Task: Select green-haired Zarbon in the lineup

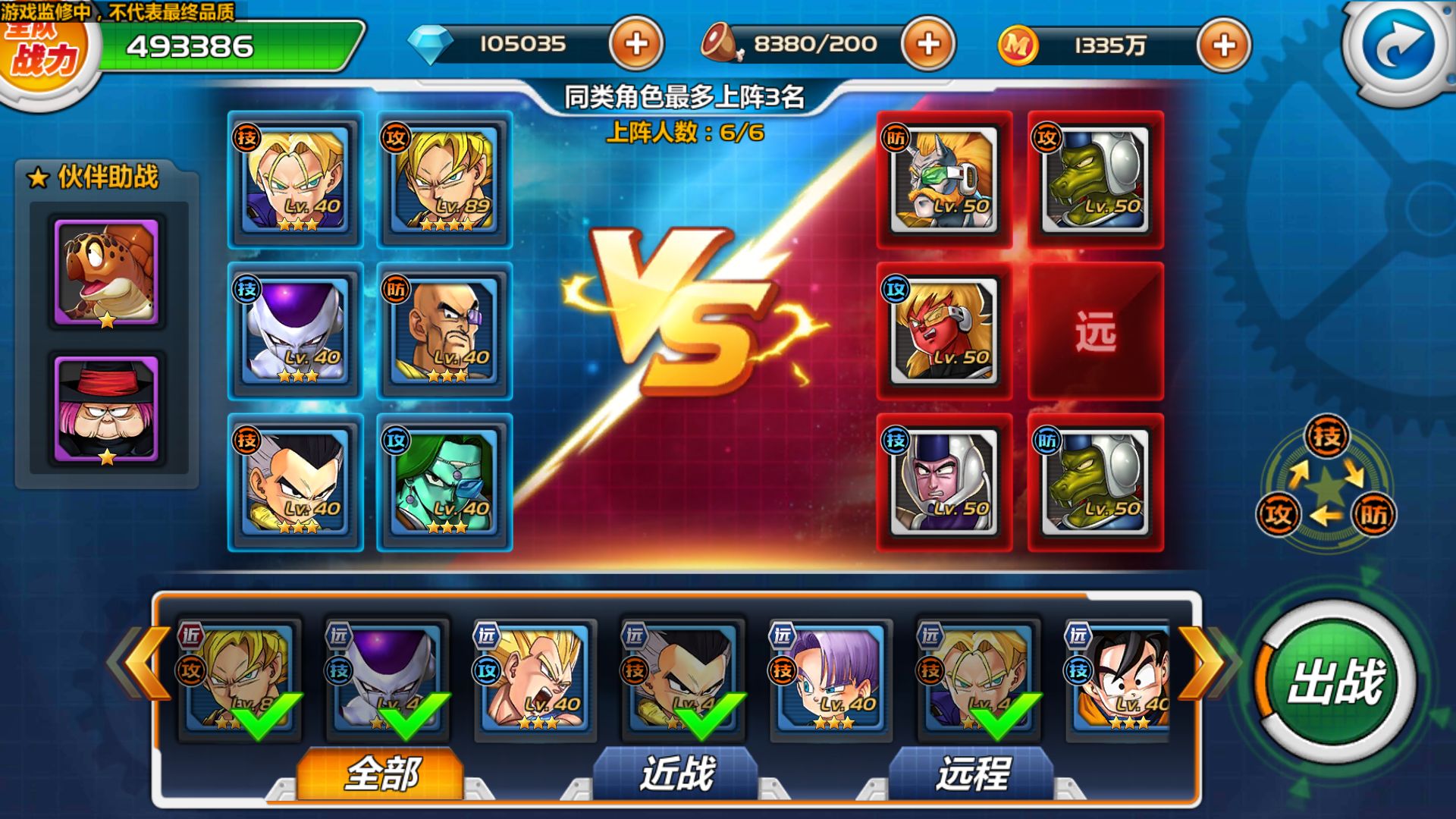Action: [444, 482]
